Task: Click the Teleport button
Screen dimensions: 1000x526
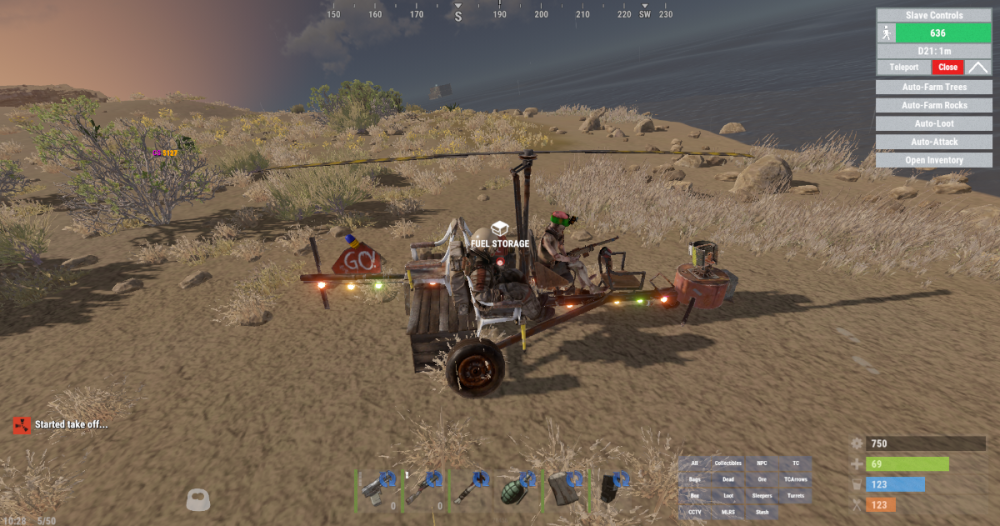Action: tap(903, 67)
